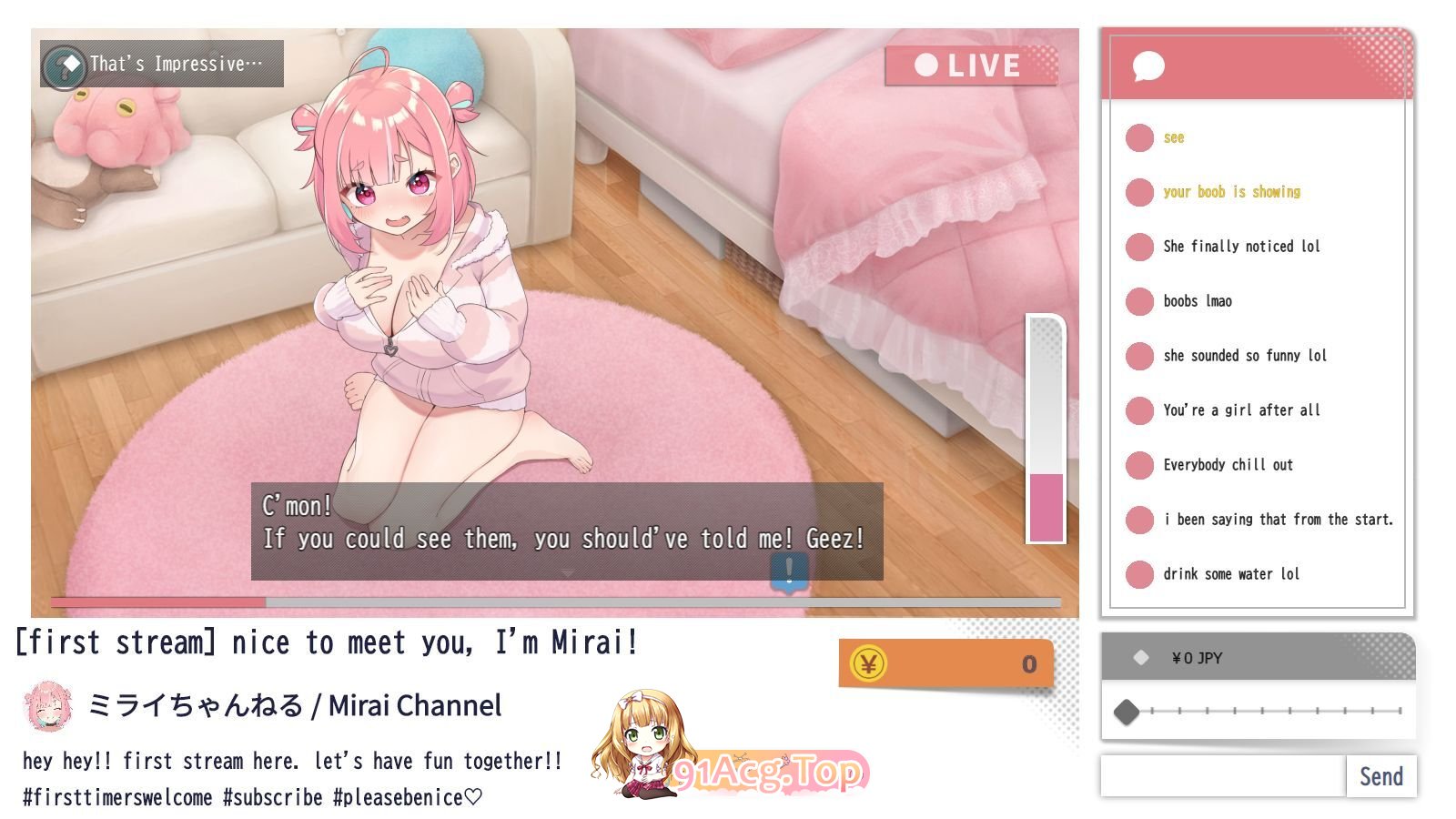Advance the dialogue text box
Image resolution: width=1456 pixels, height=819 pixels.
click(x=566, y=531)
